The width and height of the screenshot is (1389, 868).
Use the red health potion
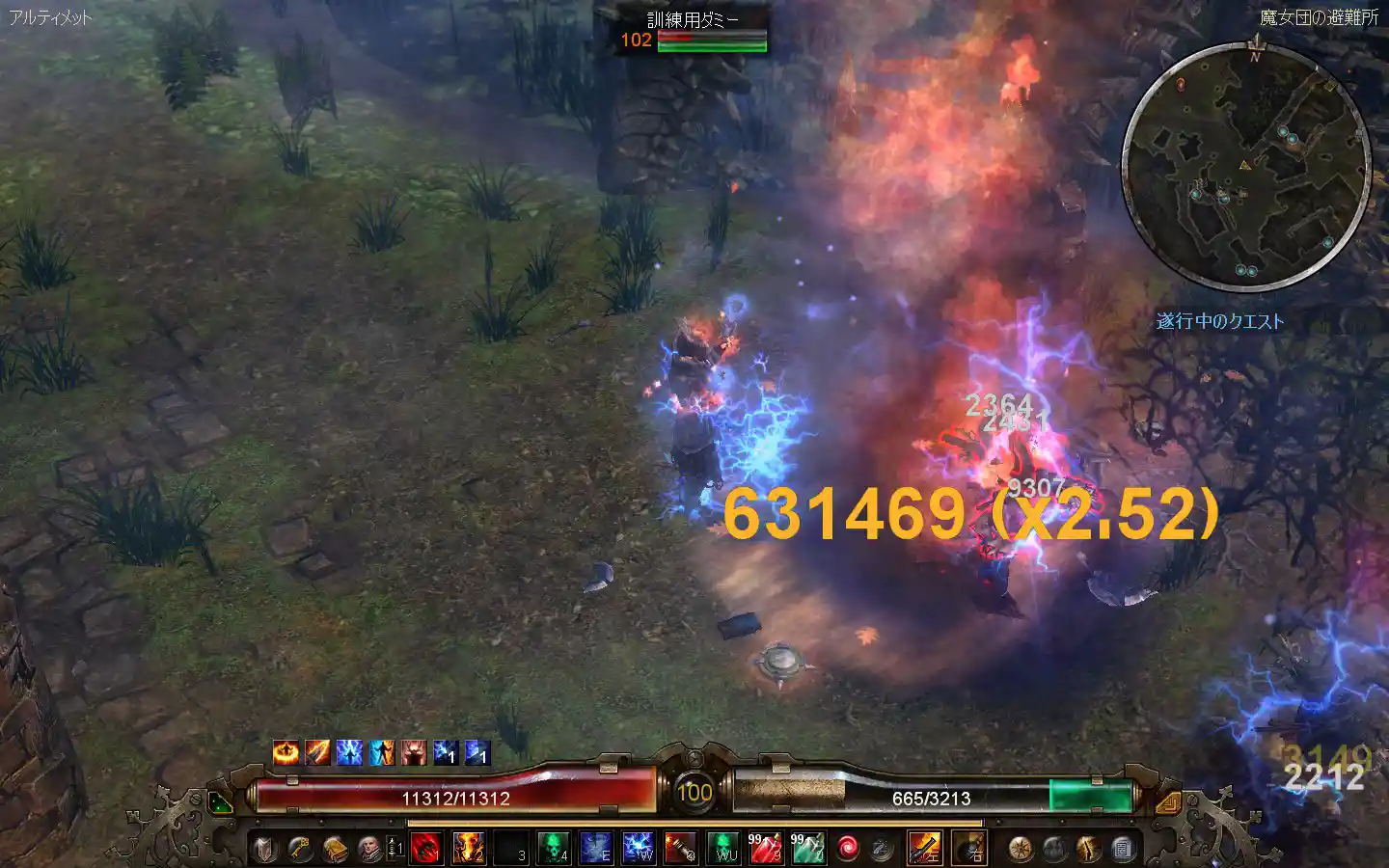point(765,849)
